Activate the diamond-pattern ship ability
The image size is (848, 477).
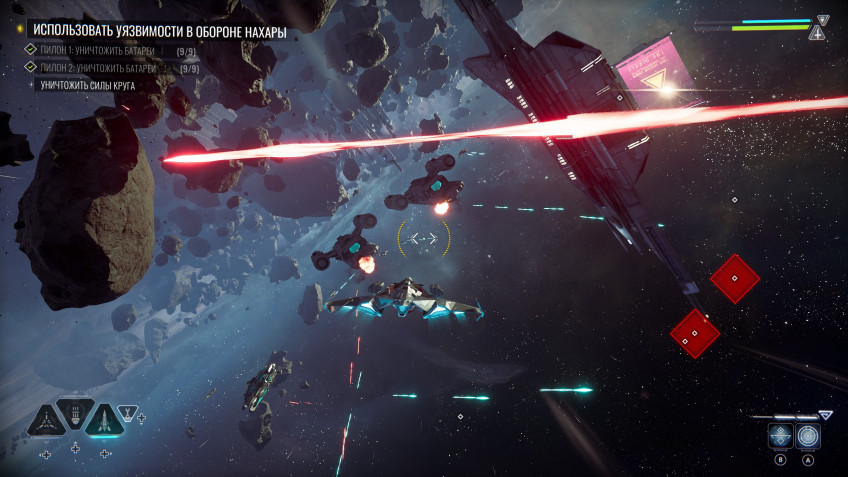[781, 436]
